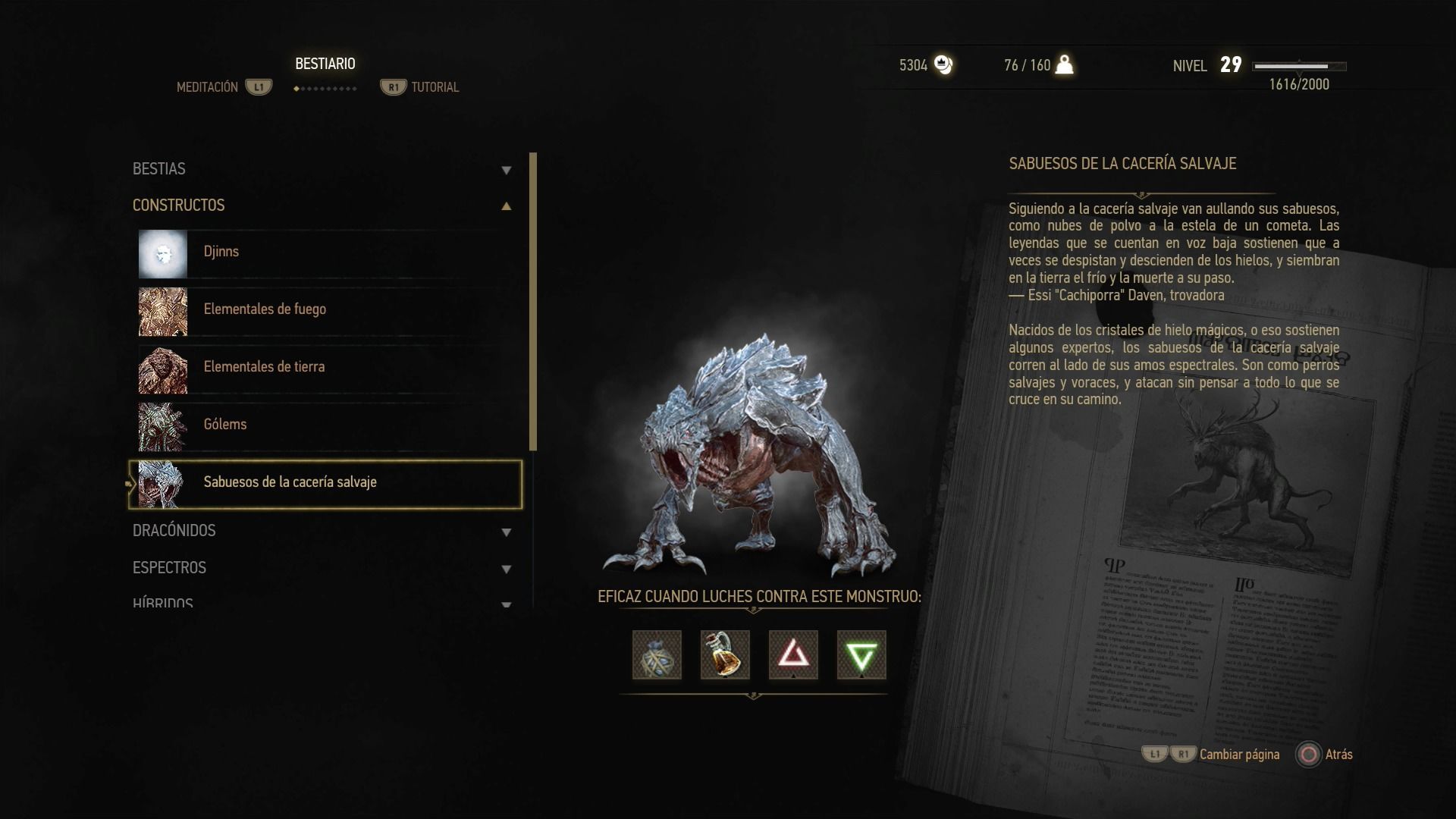Expand the Espectros category
Screen dimensions: 1456x819
(x=322, y=568)
